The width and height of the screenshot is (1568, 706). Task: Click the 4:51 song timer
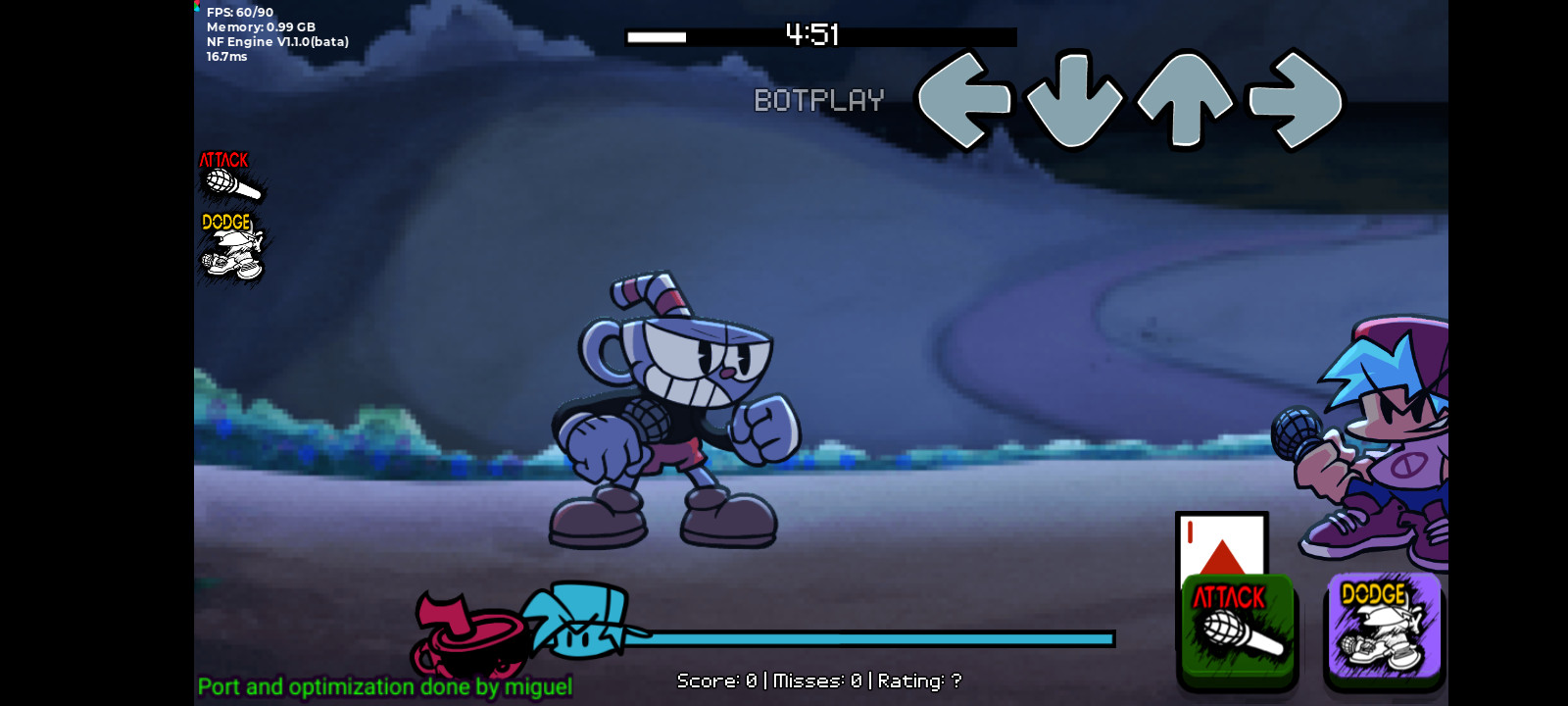pyautogui.click(x=811, y=35)
